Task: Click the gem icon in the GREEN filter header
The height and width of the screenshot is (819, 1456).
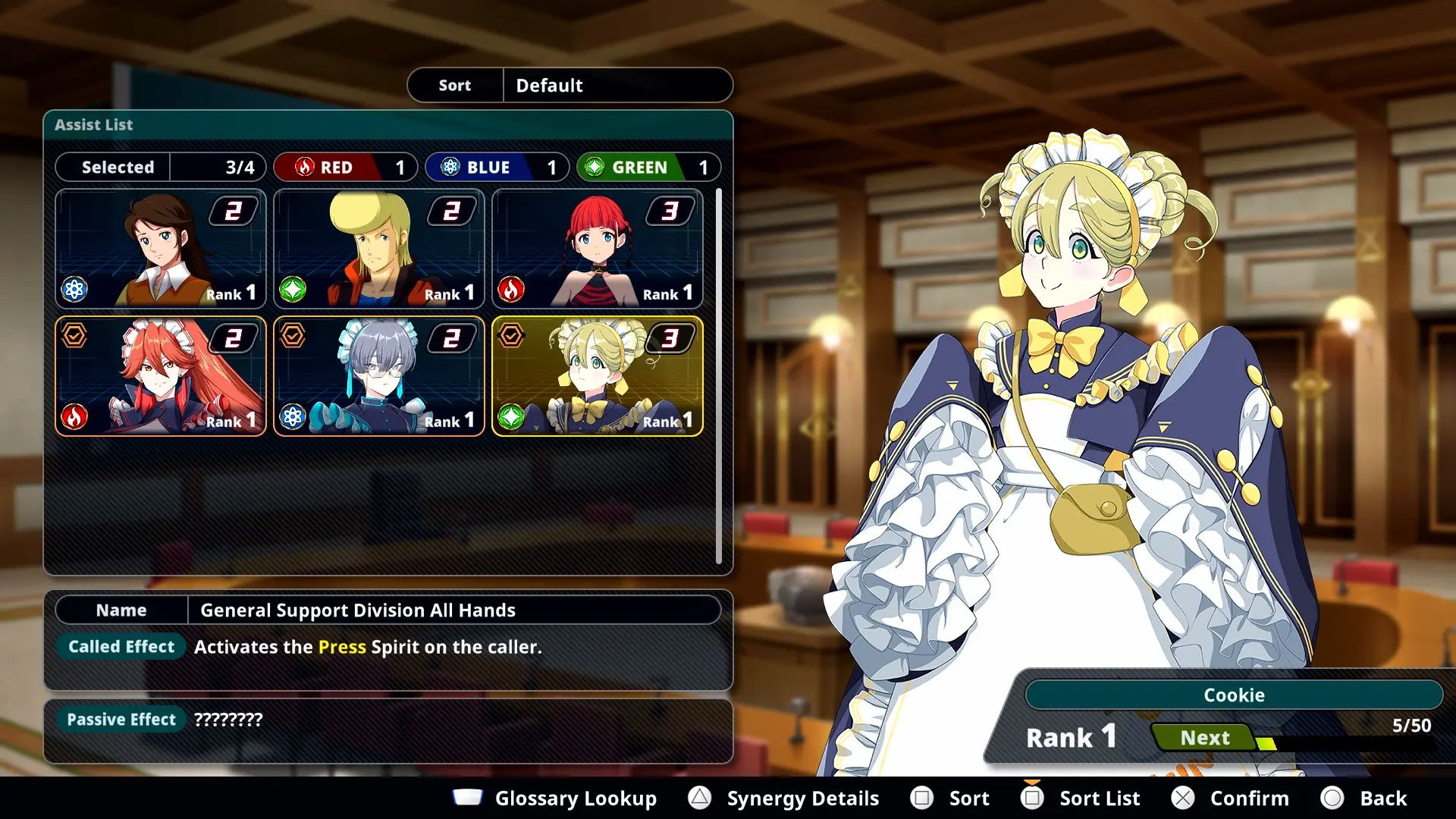Action: pos(595,167)
